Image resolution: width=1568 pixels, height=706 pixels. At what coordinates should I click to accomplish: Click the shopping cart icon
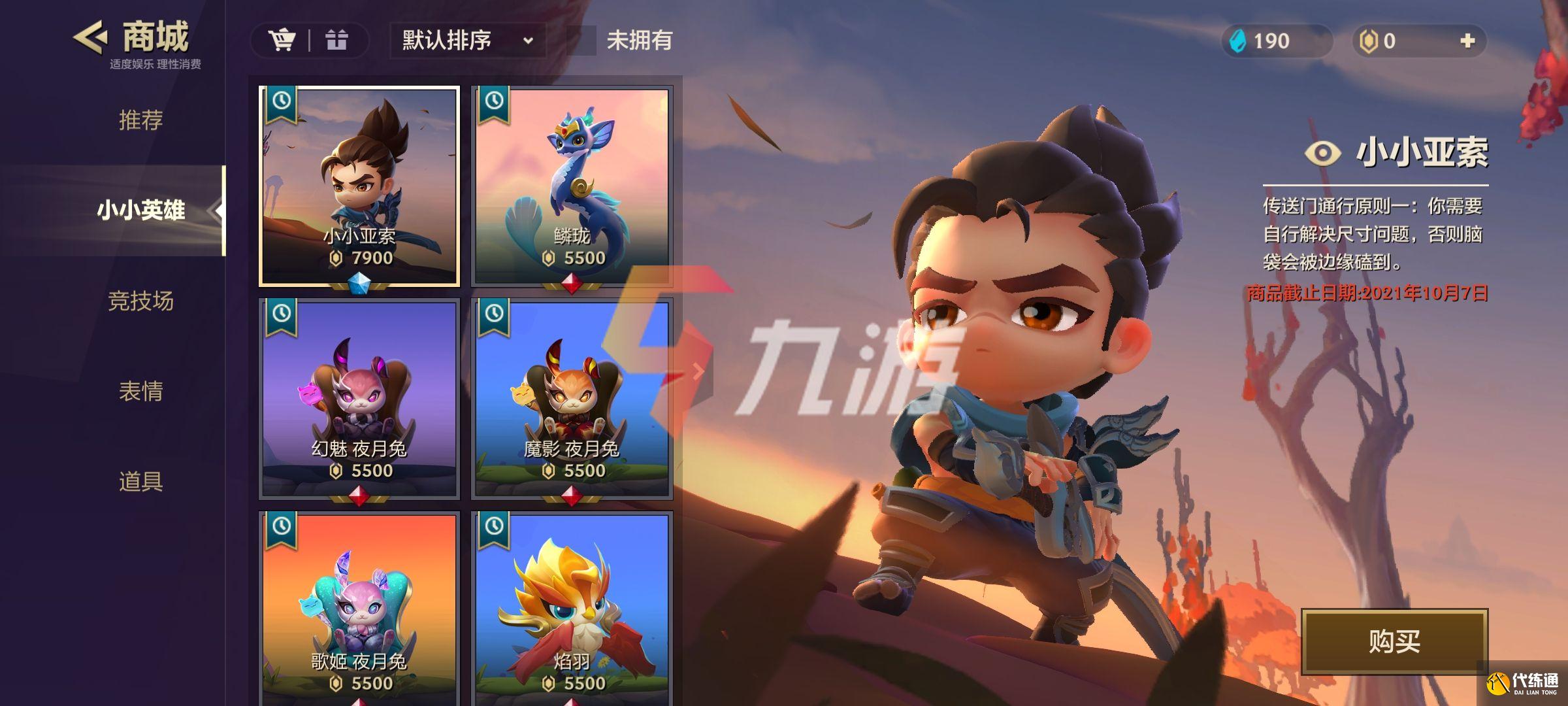pyautogui.click(x=282, y=41)
